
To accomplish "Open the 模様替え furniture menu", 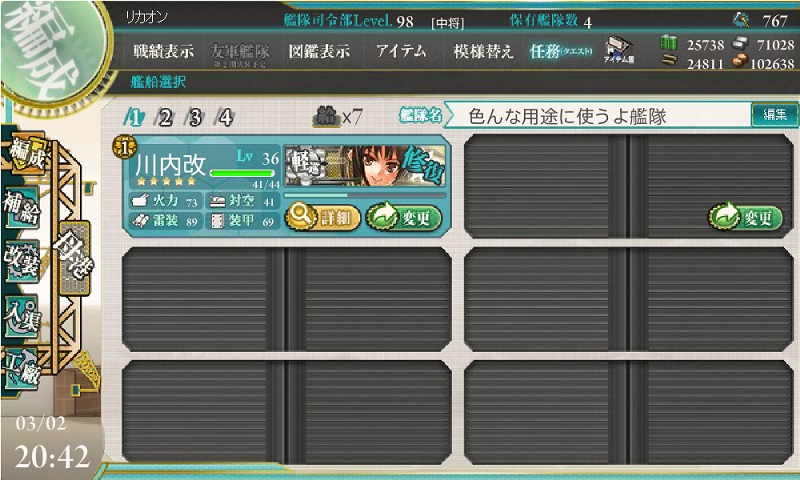I will click(x=482, y=51).
